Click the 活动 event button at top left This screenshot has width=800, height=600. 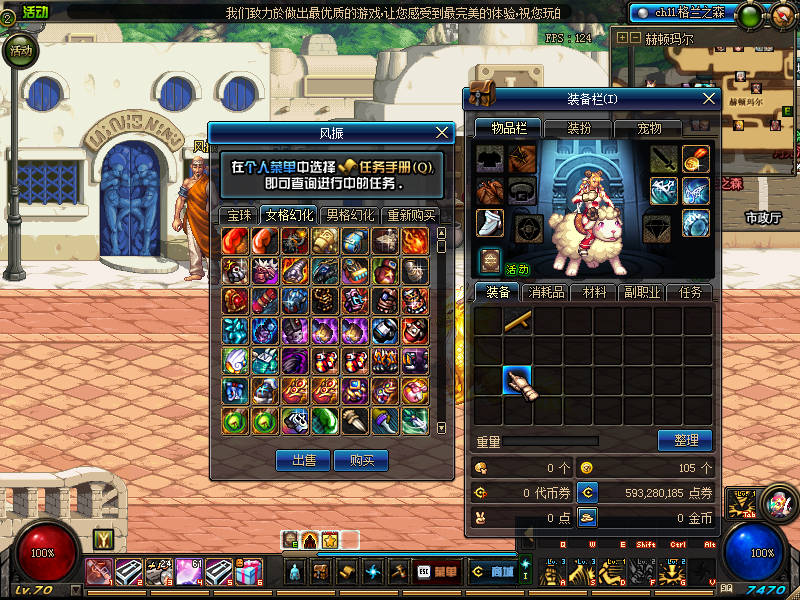[x=20, y=50]
